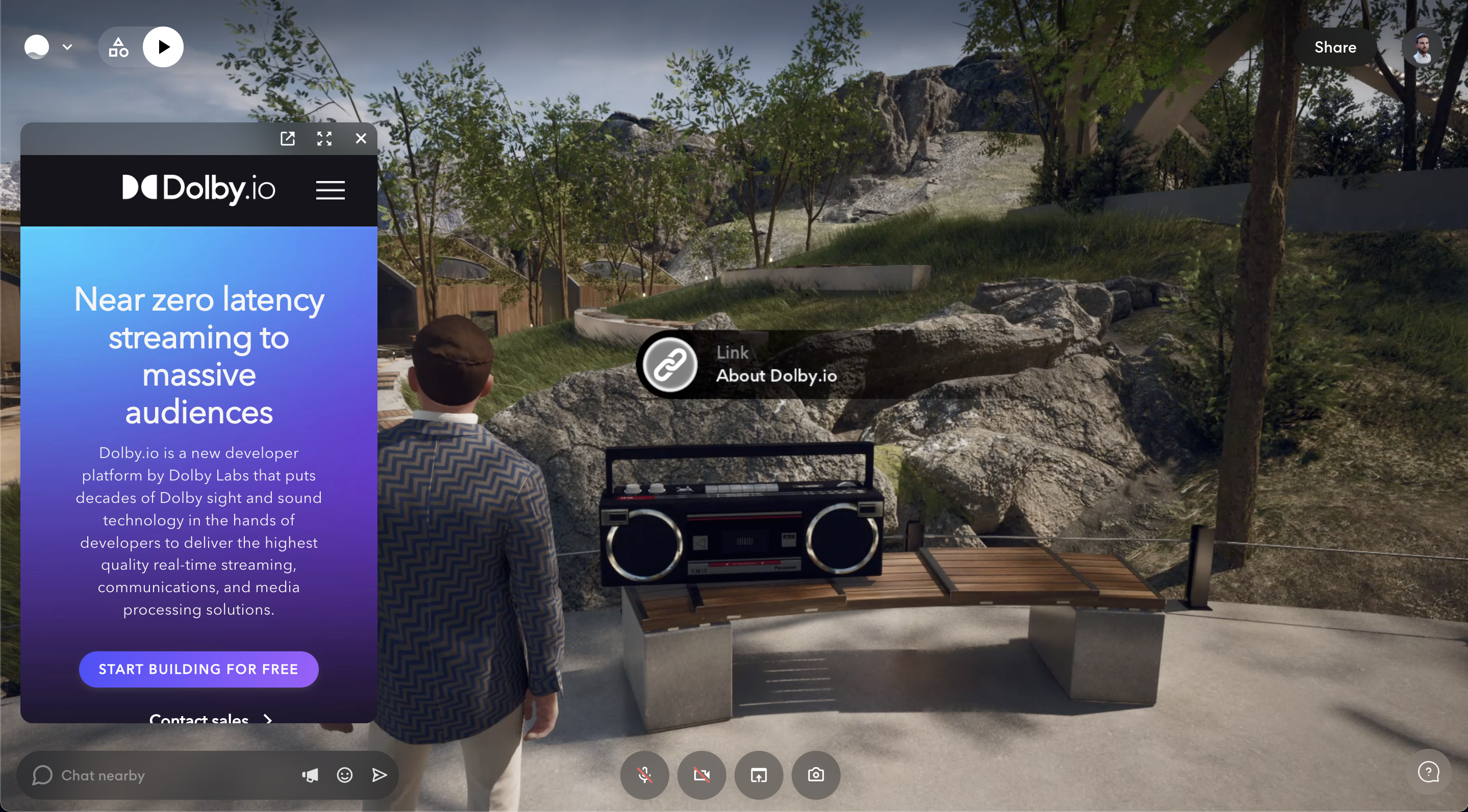Image resolution: width=1468 pixels, height=812 pixels.
Task: Click the Share button
Action: coord(1335,47)
